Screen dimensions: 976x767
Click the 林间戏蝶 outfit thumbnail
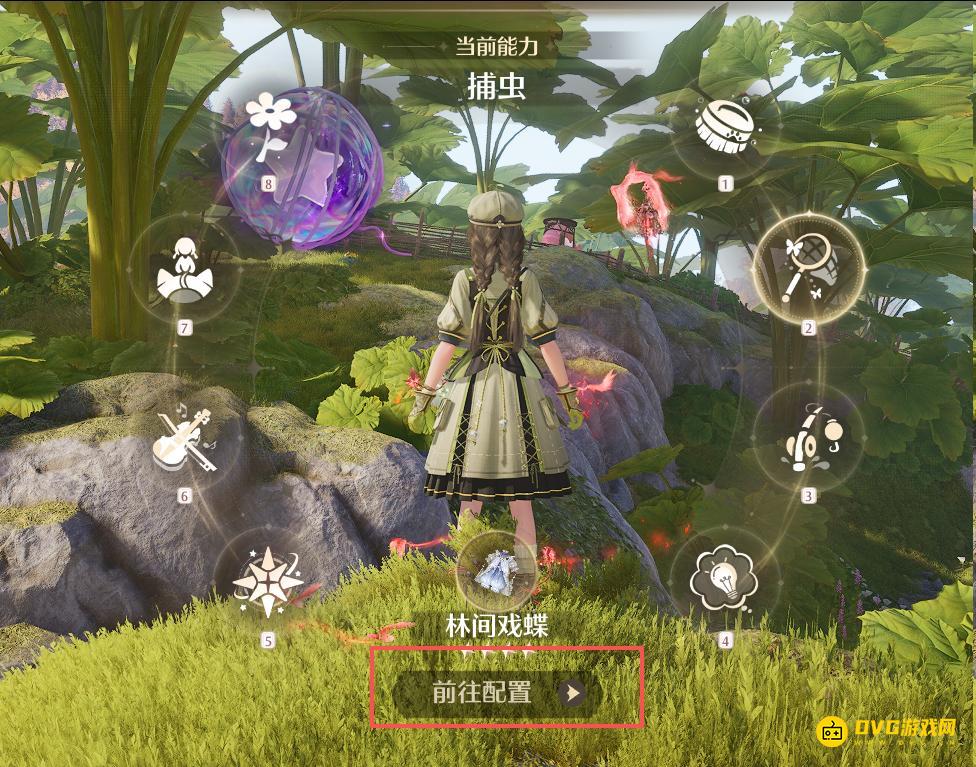(497, 572)
